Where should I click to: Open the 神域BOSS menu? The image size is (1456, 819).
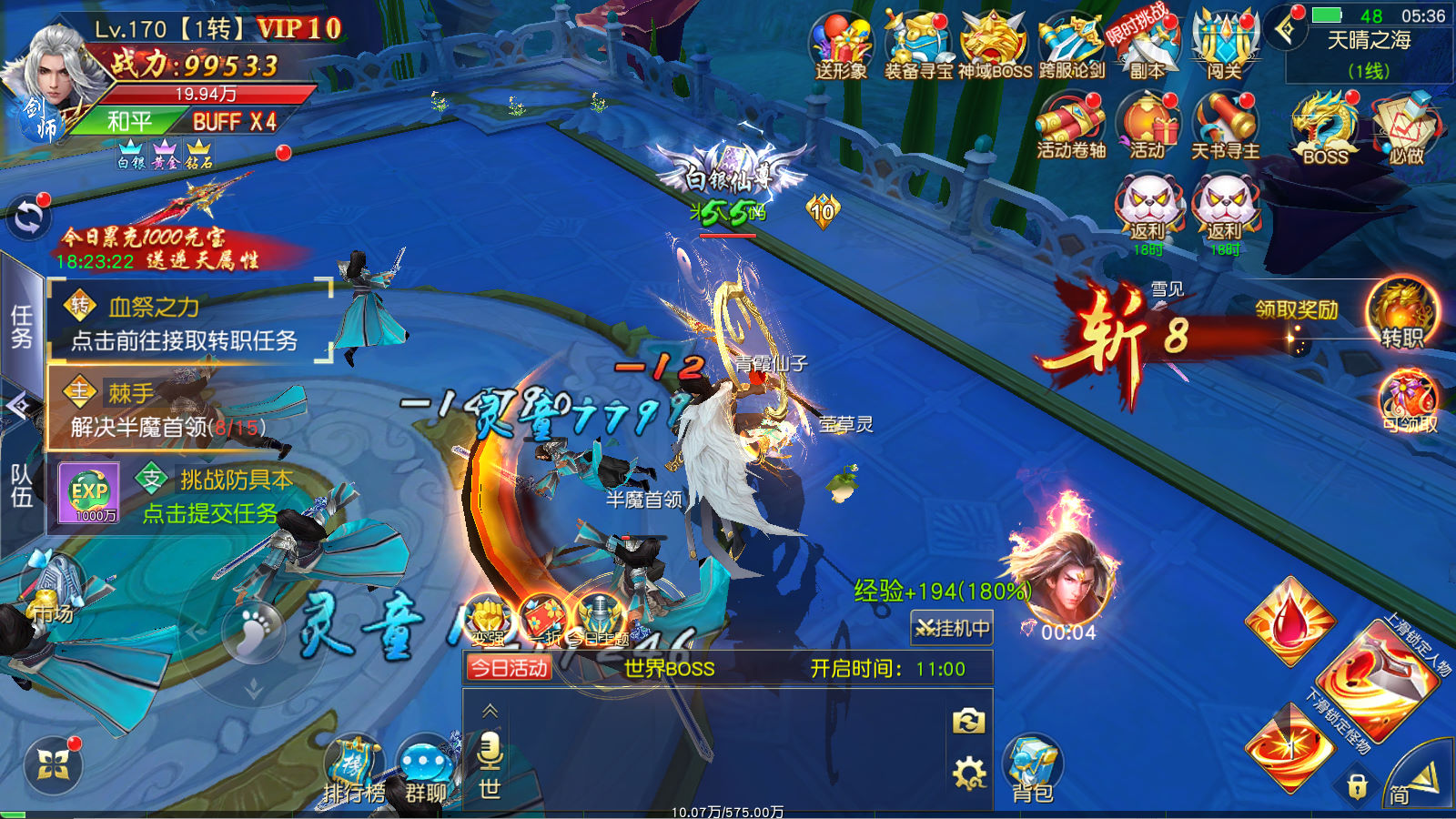coord(995,45)
